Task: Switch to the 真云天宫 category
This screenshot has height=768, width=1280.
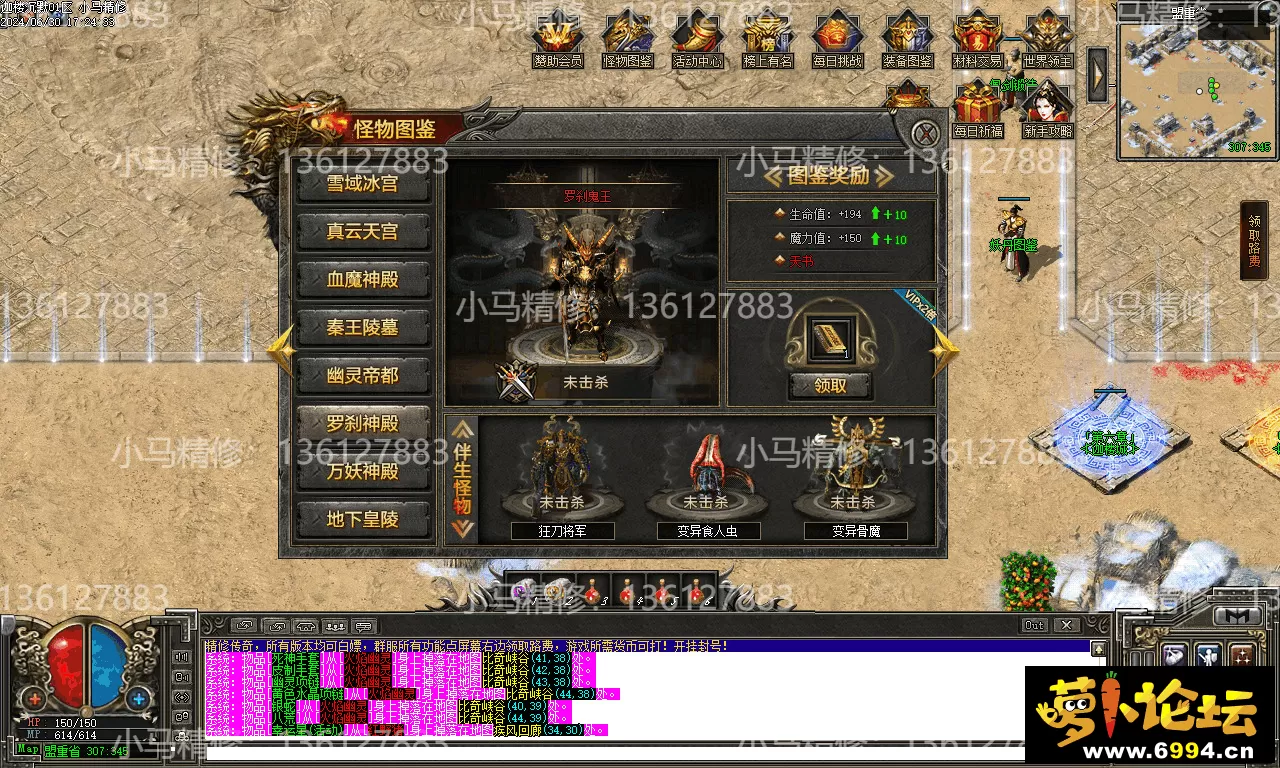Action: [x=363, y=232]
